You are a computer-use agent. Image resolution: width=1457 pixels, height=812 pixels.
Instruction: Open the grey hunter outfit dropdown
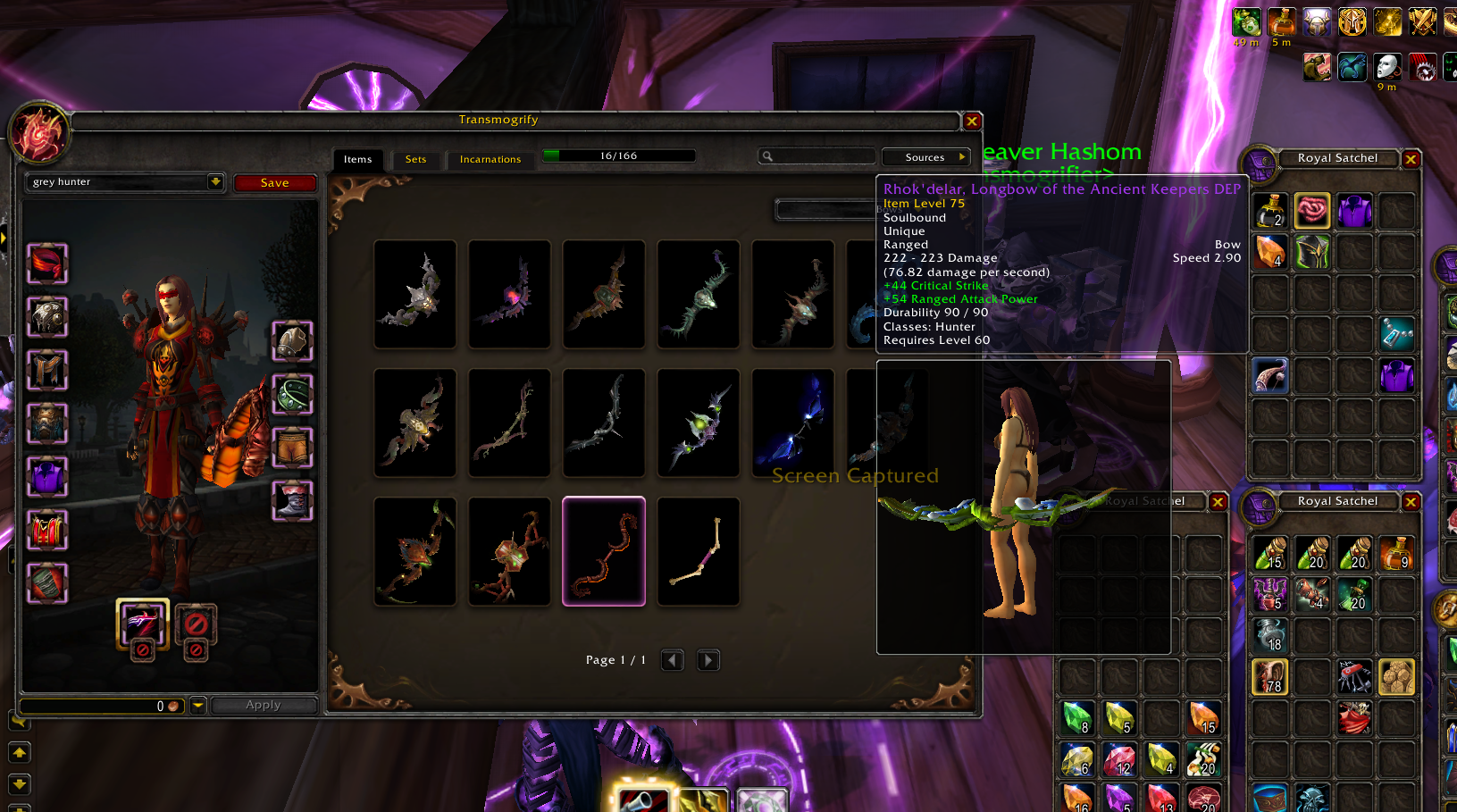point(215,181)
